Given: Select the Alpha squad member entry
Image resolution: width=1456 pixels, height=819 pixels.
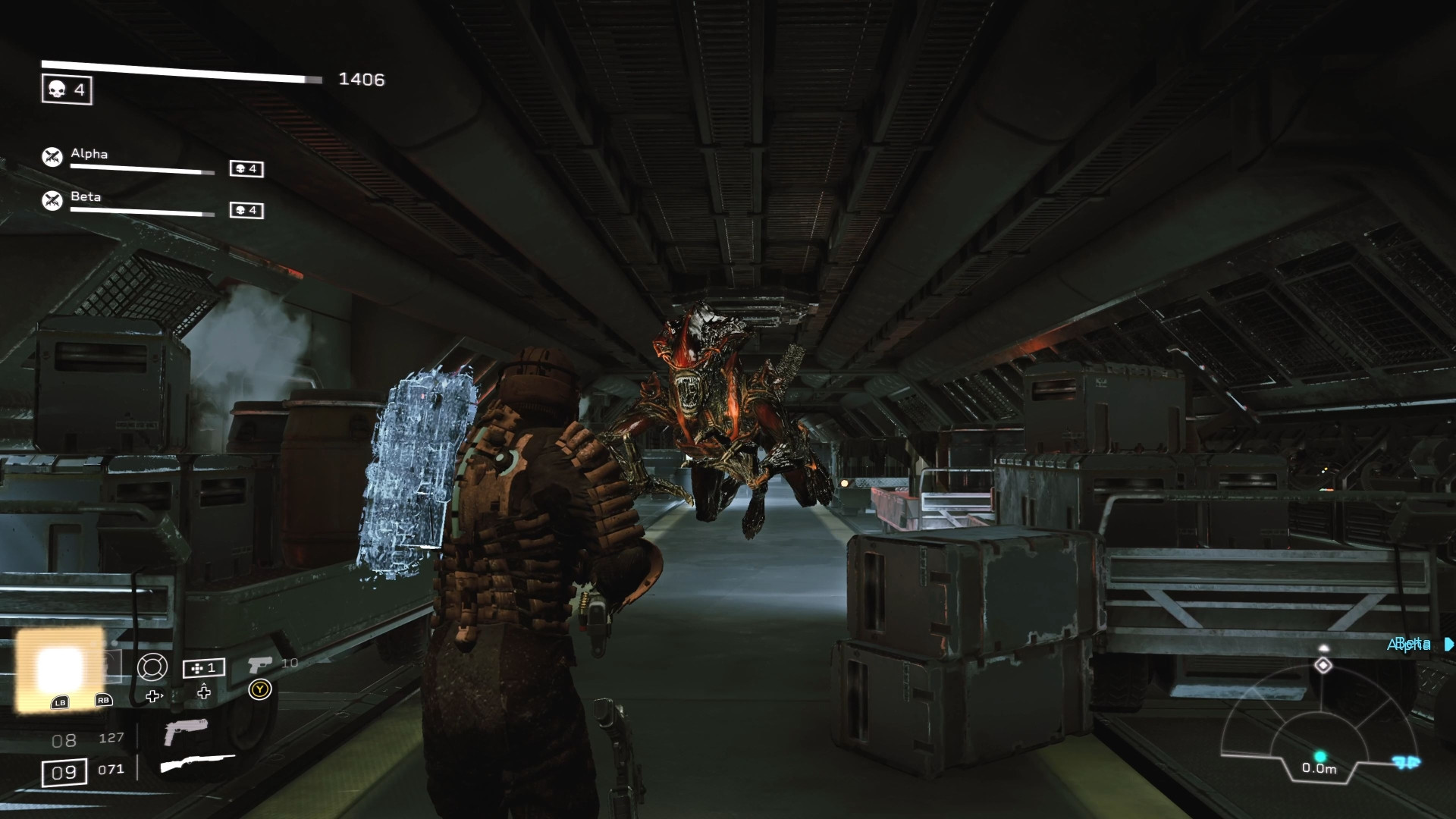Looking at the screenshot, I should (88, 155).
